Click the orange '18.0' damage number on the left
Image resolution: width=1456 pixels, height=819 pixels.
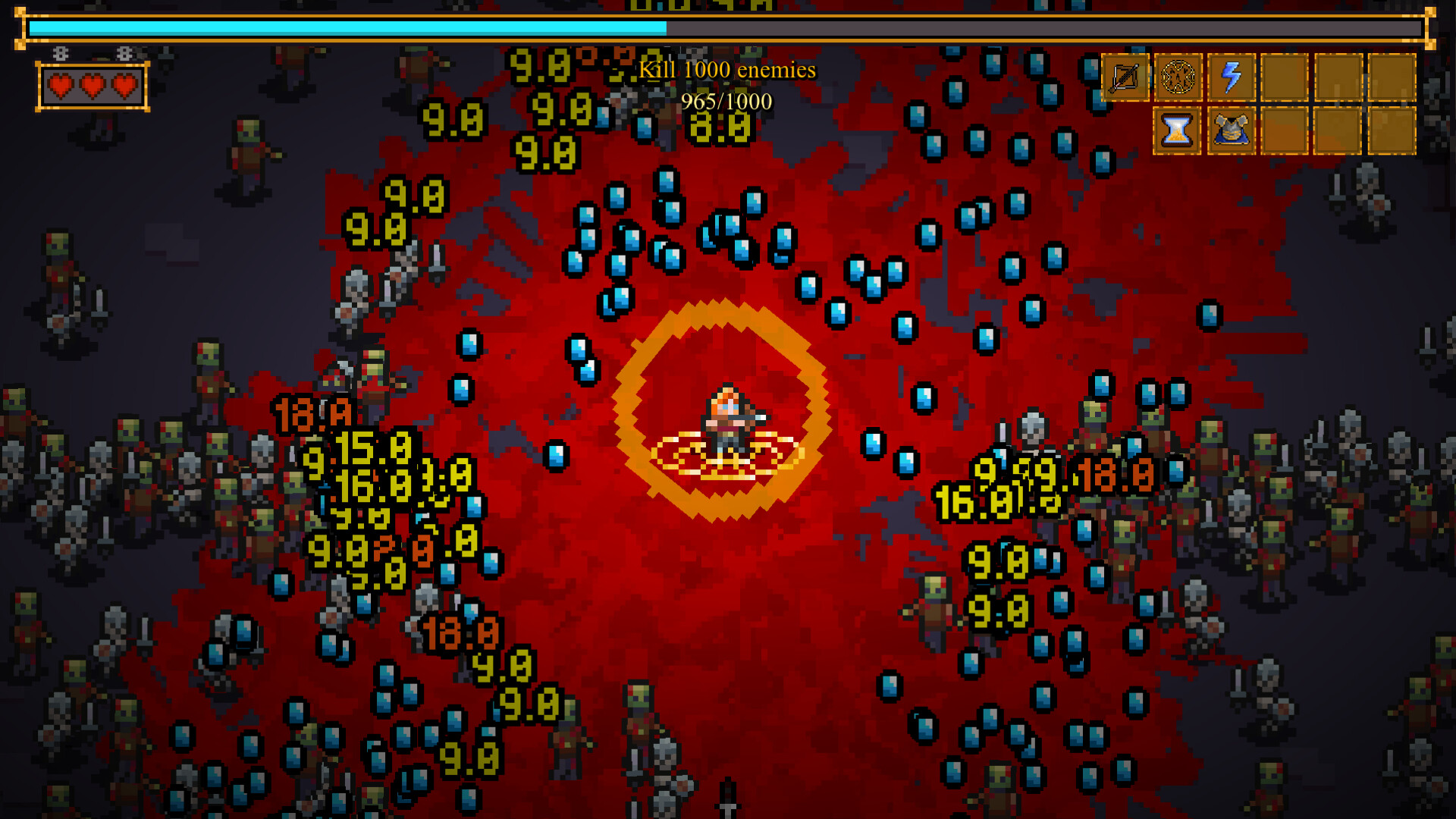(x=312, y=413)
